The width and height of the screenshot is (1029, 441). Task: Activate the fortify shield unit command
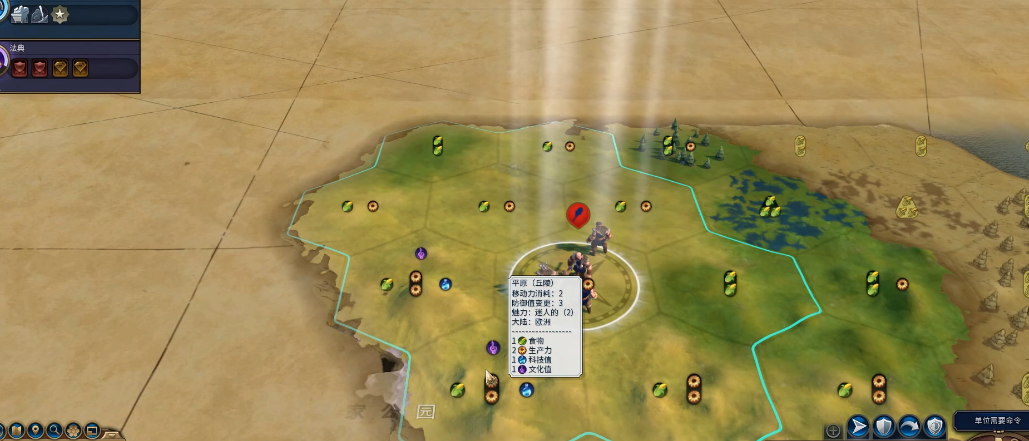pyautogui.click(x=884, y=425)
